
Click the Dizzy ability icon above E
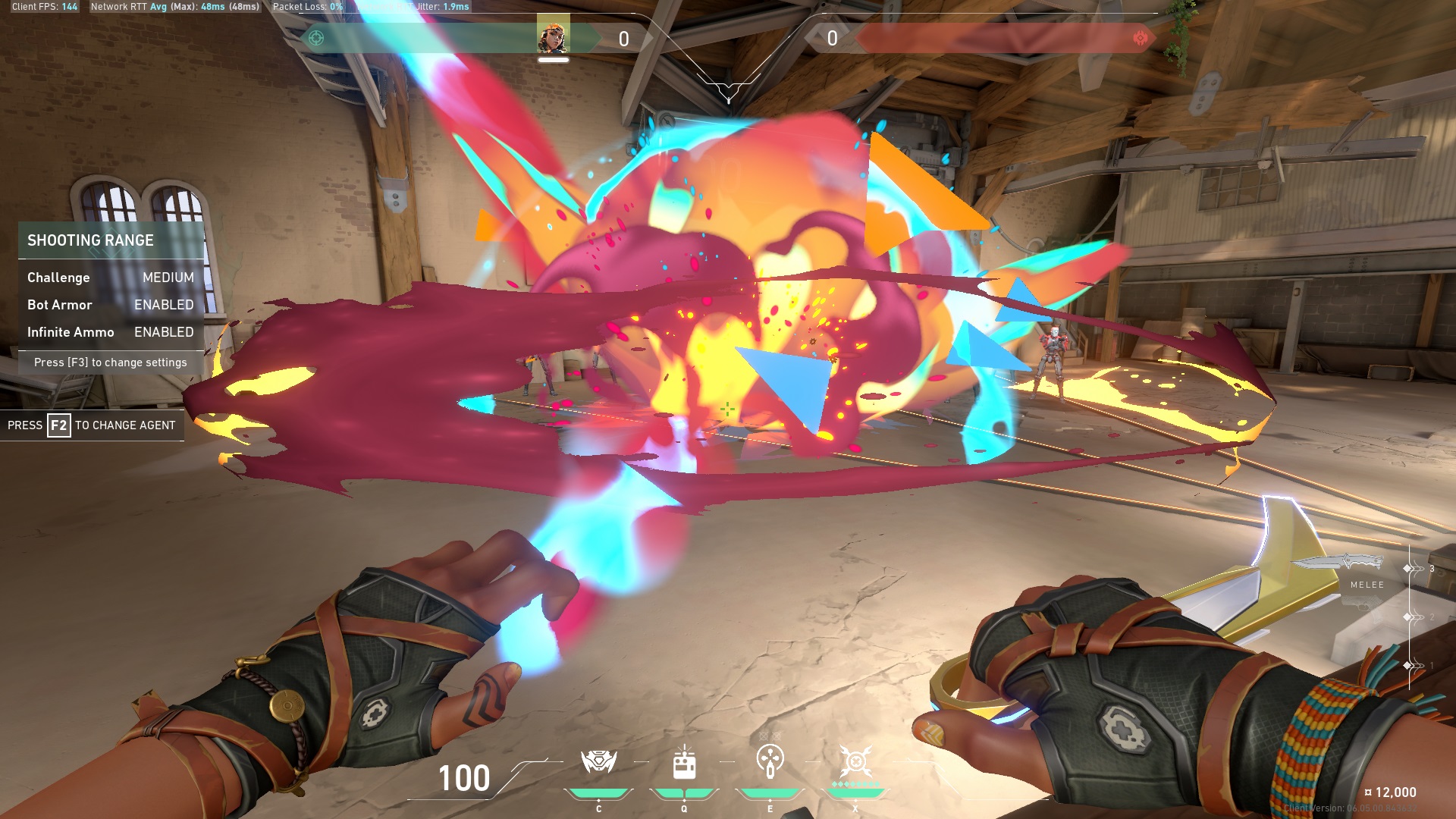click(770, 762)
